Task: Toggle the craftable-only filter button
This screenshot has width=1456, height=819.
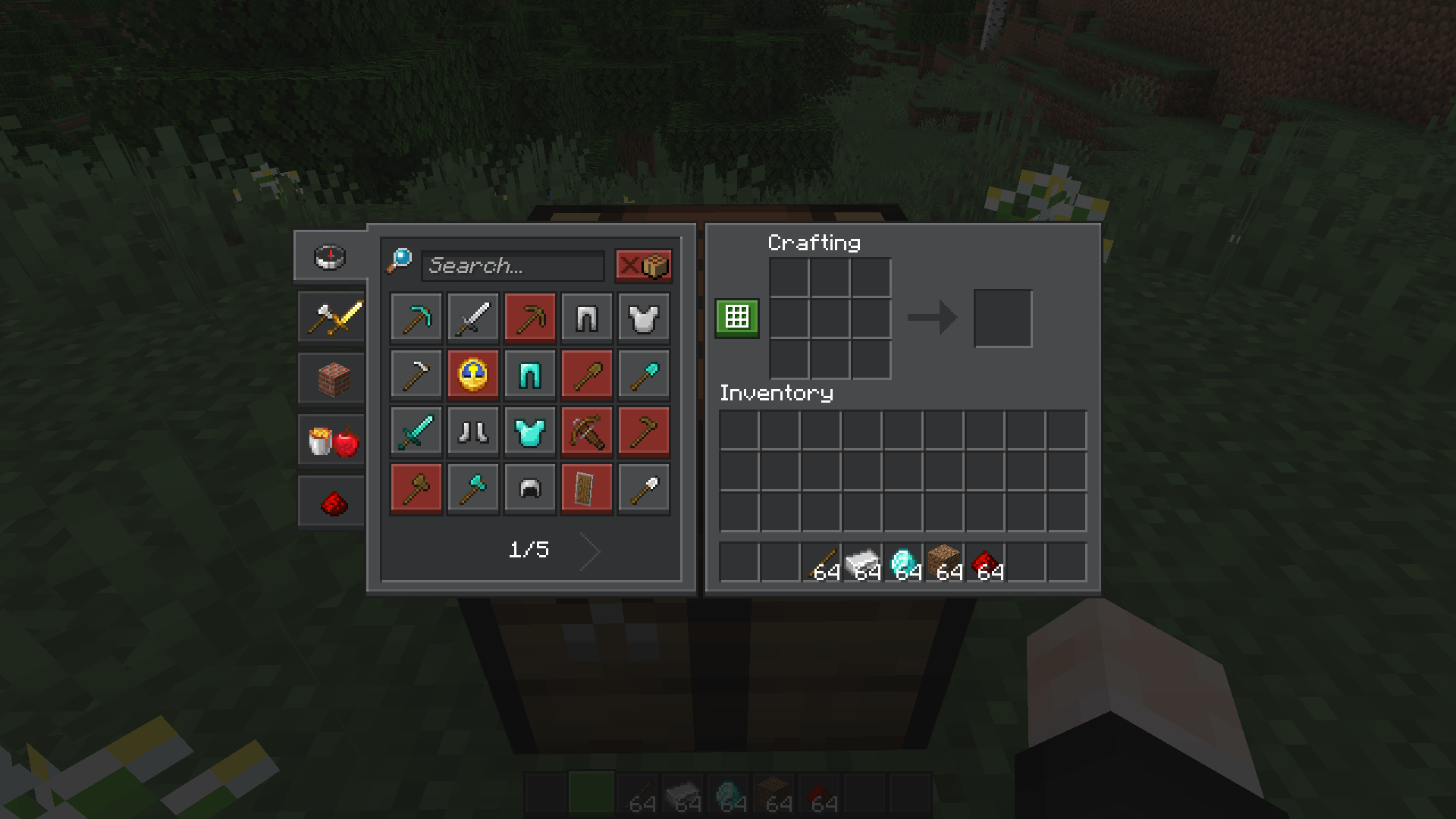Action: tap(643, 266)
